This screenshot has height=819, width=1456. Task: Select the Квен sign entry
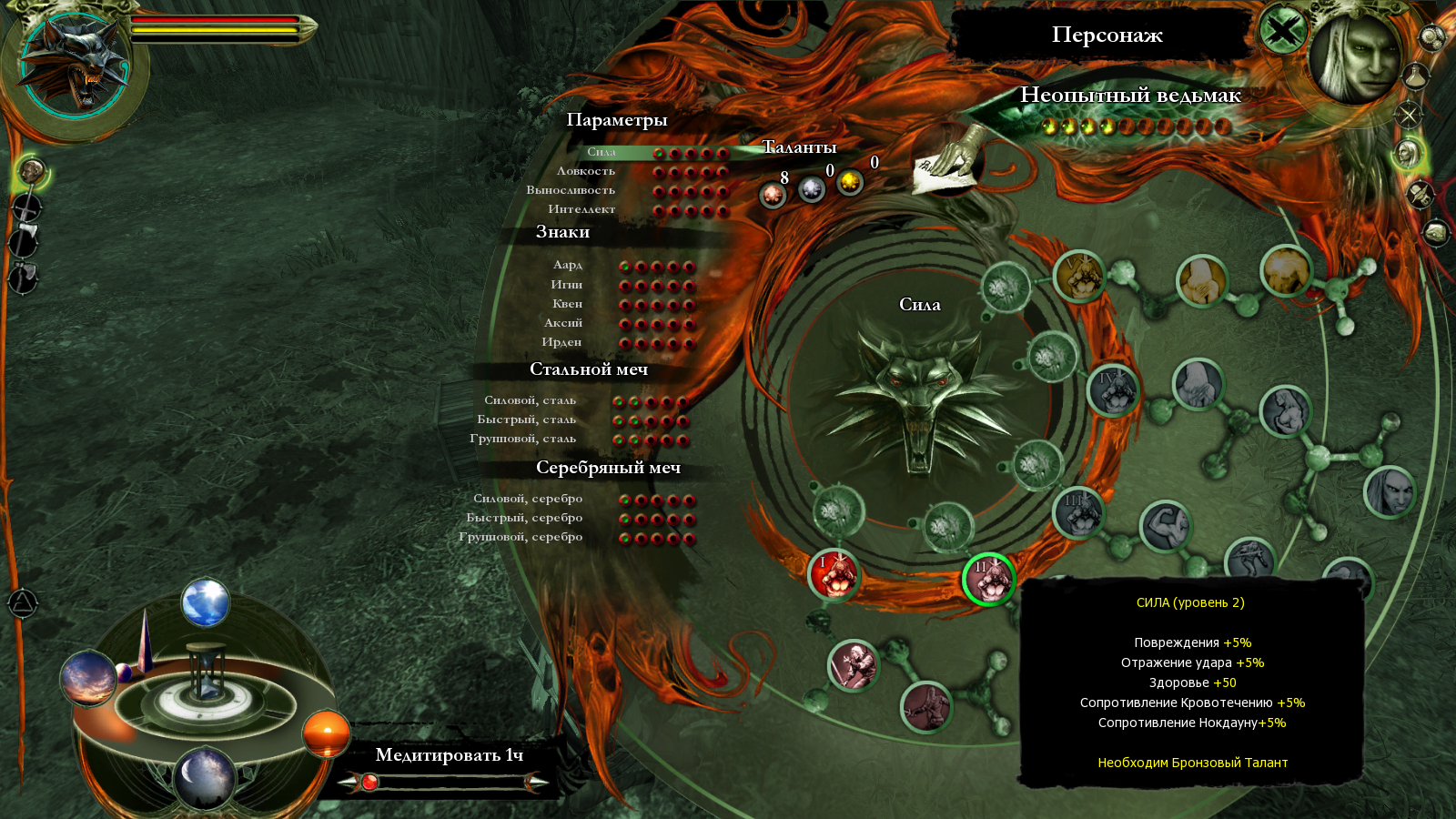click(567, 304)
